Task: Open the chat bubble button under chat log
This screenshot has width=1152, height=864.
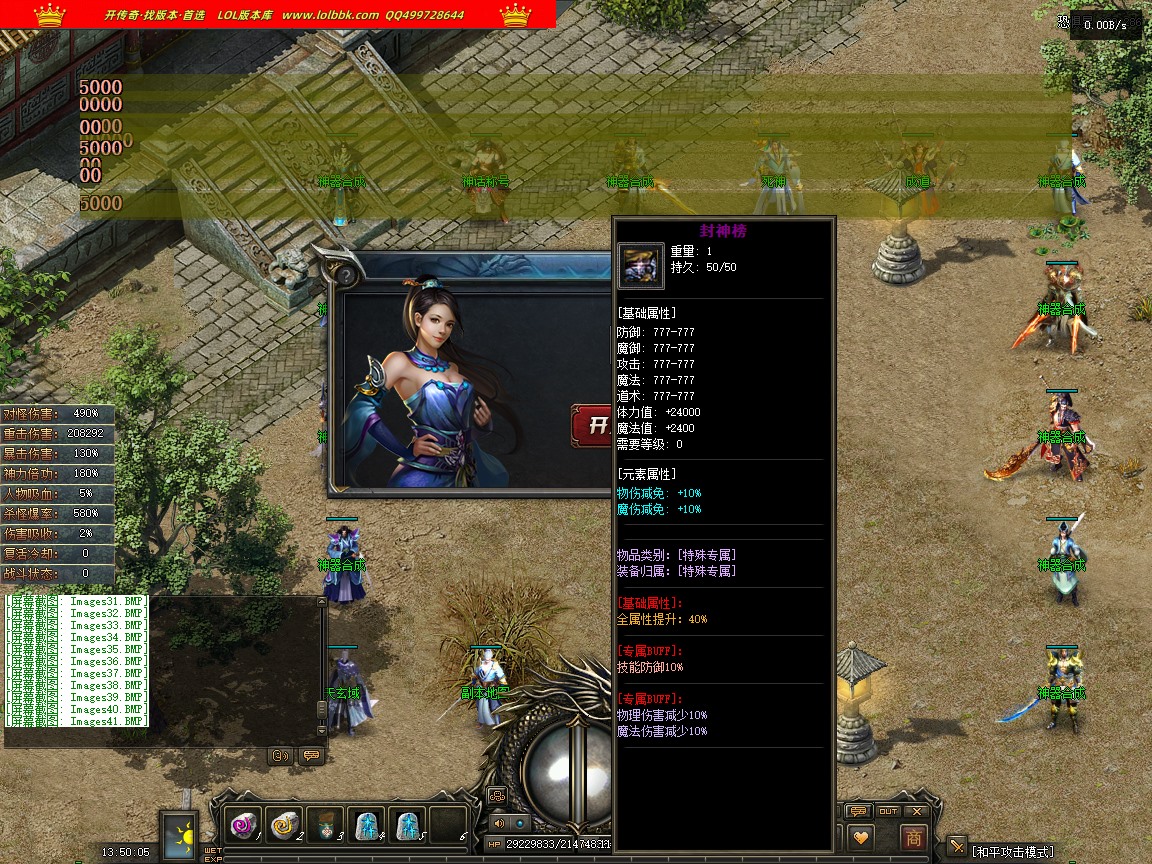Action: pyautogui.click(x=311, y=756)
